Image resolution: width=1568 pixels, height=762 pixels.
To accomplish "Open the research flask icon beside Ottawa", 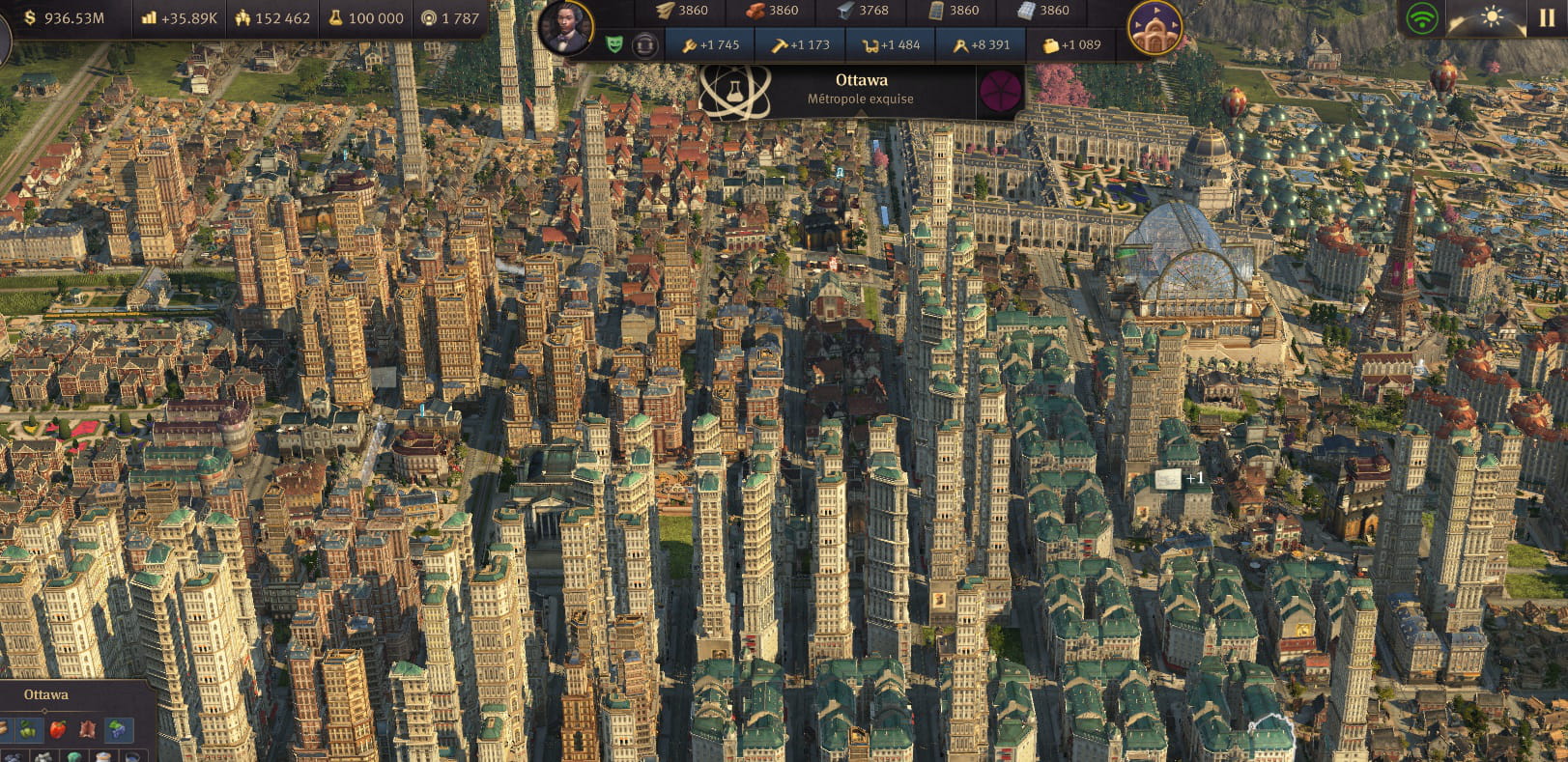I will [x=734, y=91].
